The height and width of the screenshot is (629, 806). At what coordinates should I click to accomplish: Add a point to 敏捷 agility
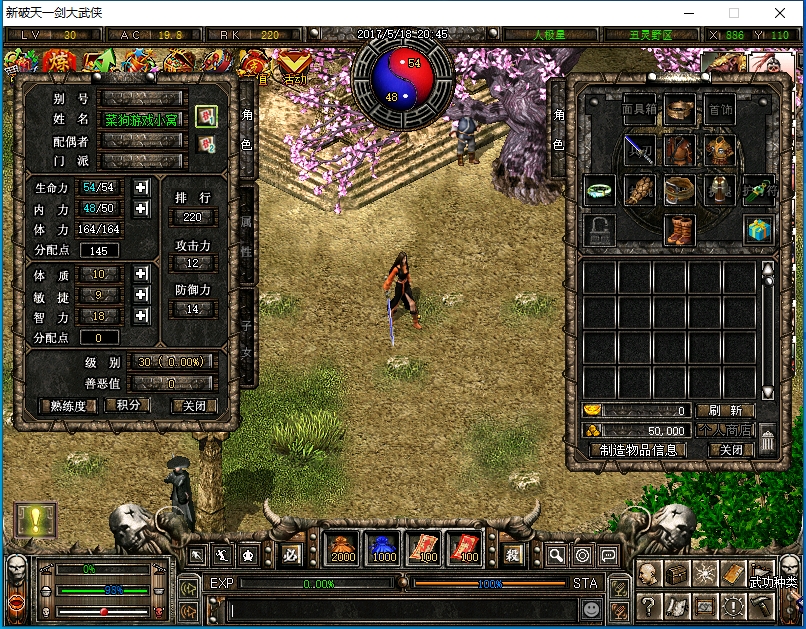[141, 295]
